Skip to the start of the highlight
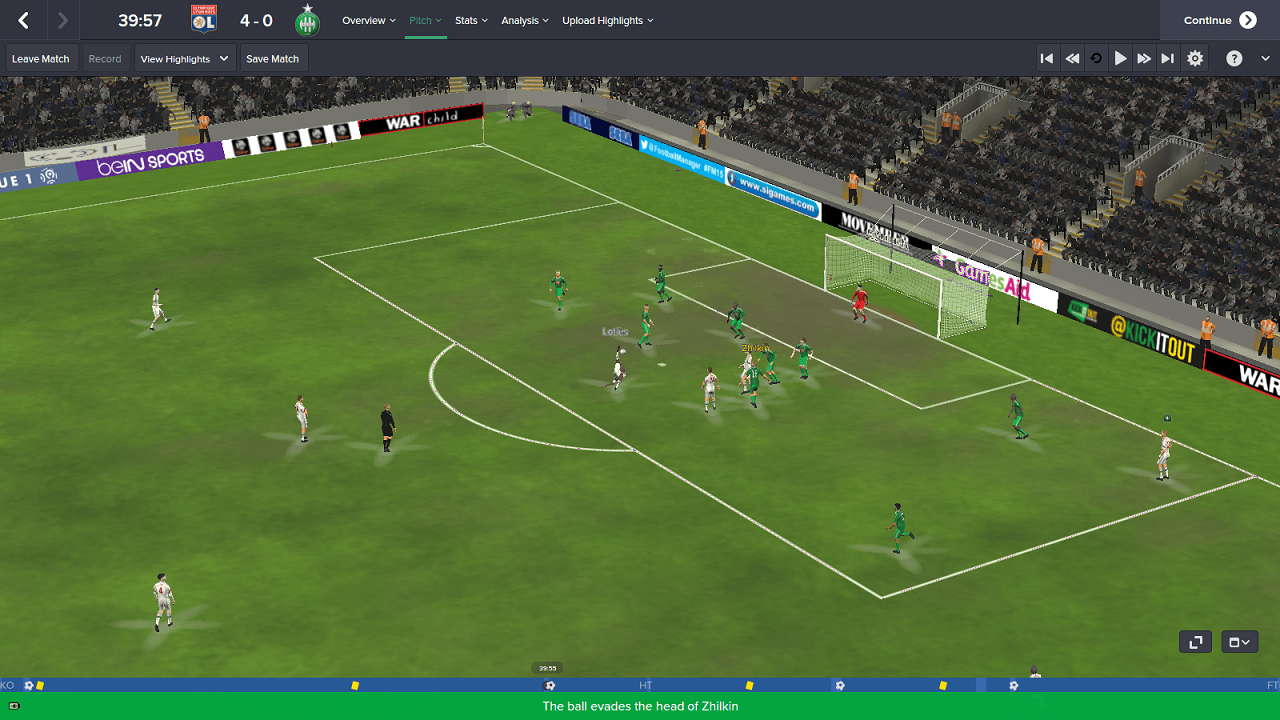Screen dimensions: 1280x720 pyautogui.click(x=1047, y=59)
